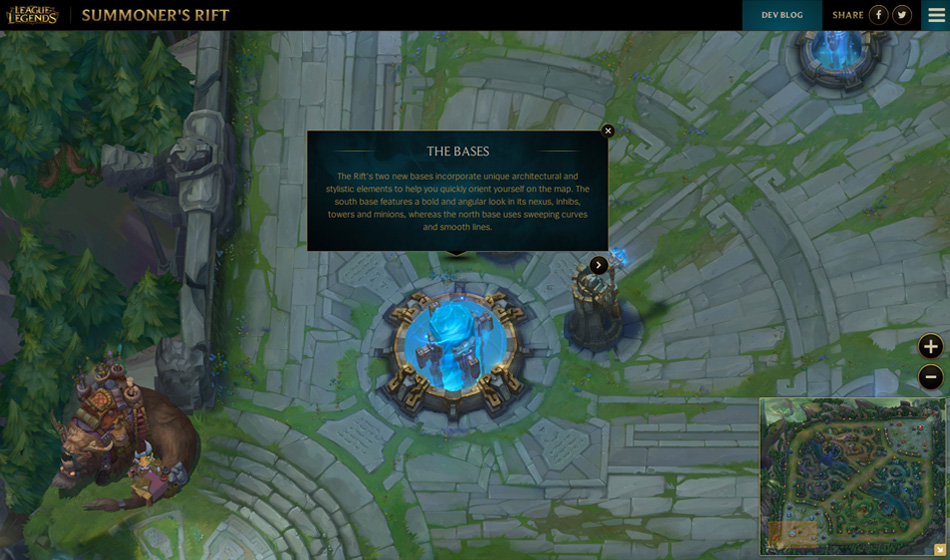Viewport: 950px width, 560px height.
Task: Click the League of Legends logo
Action: pos(32,15)
